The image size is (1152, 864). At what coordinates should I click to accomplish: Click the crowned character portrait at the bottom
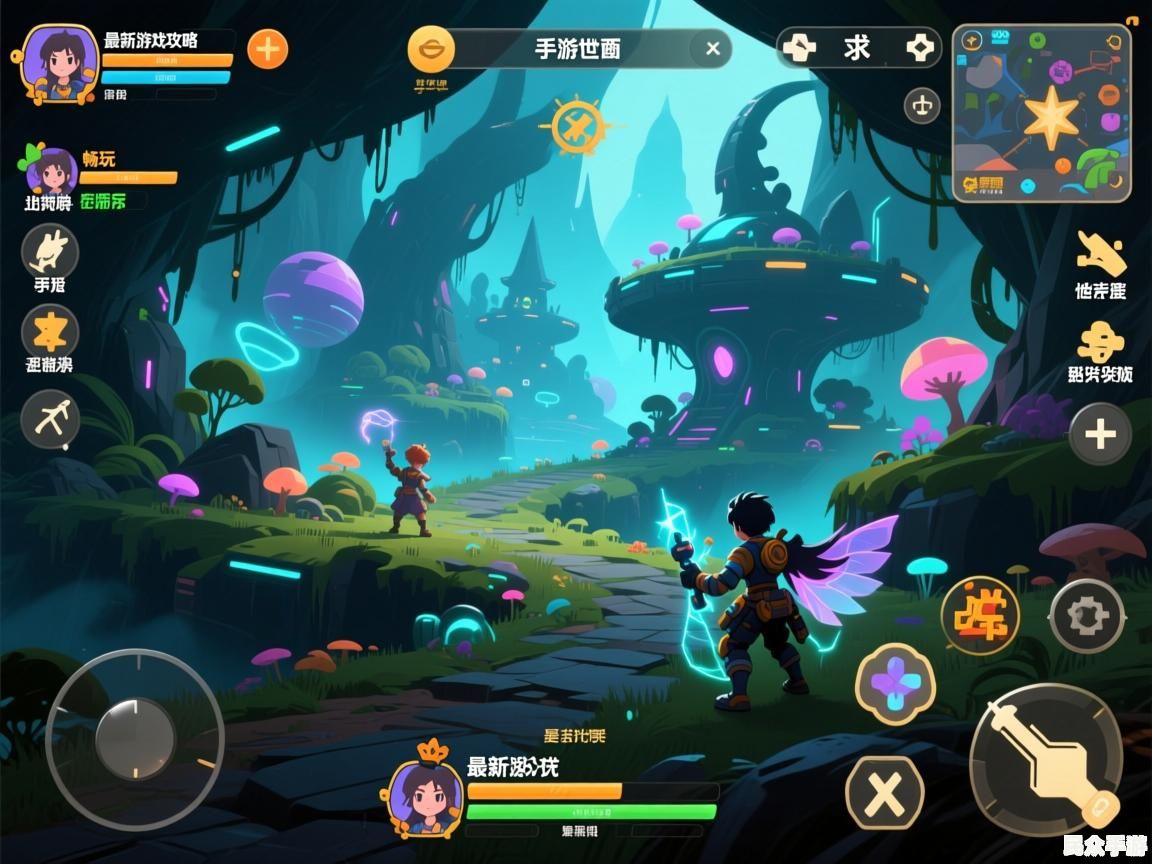[426, 795]
